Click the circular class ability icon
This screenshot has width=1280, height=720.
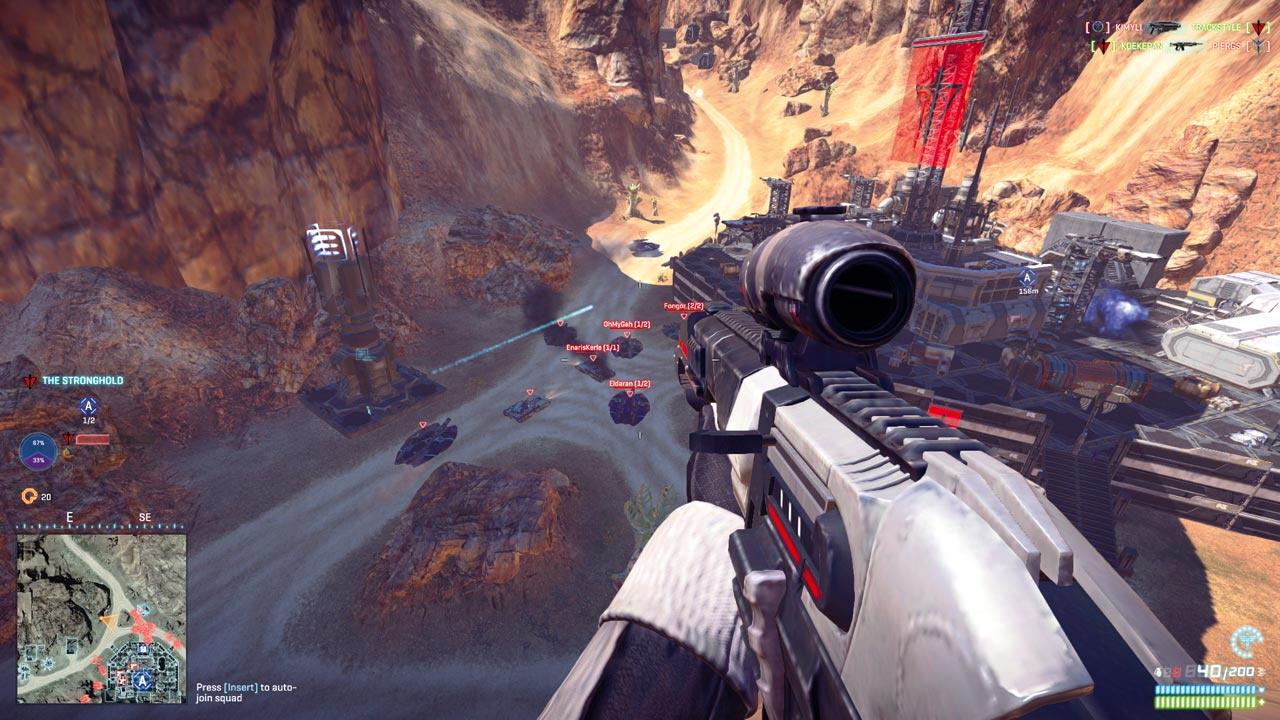click(x=1246, y=642)
